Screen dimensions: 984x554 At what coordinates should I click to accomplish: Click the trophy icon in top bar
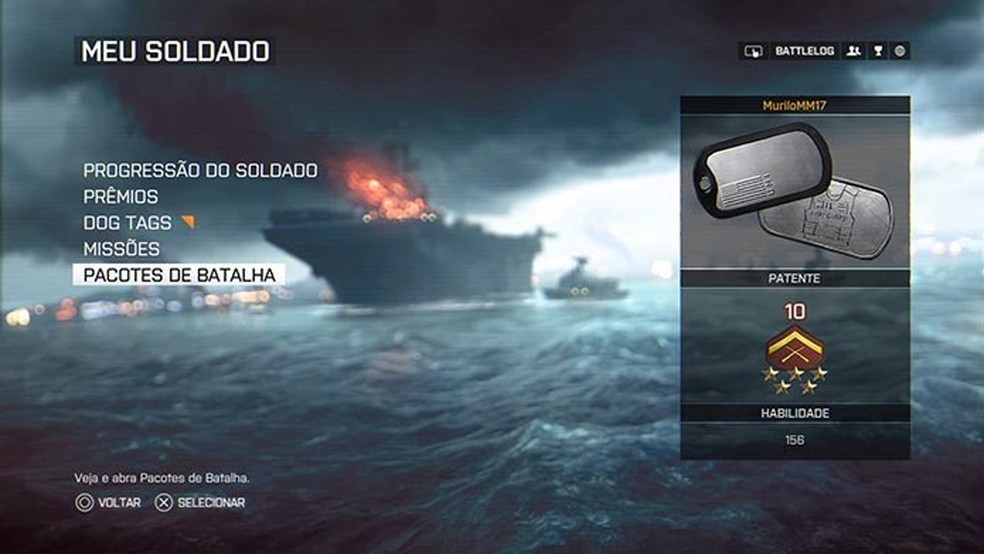click(878, 51)
